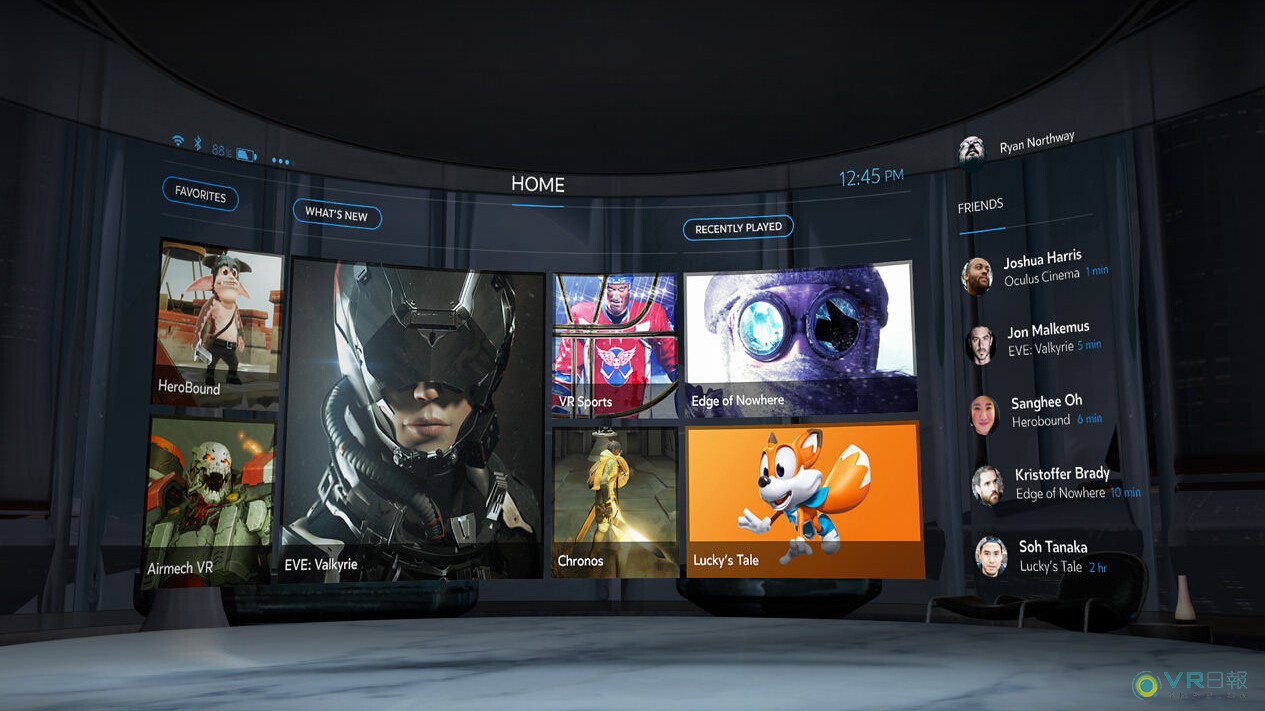This screenshot has width=1265, height=711.
Task: Select the HOME heading tab
Action: click(538, 185)
